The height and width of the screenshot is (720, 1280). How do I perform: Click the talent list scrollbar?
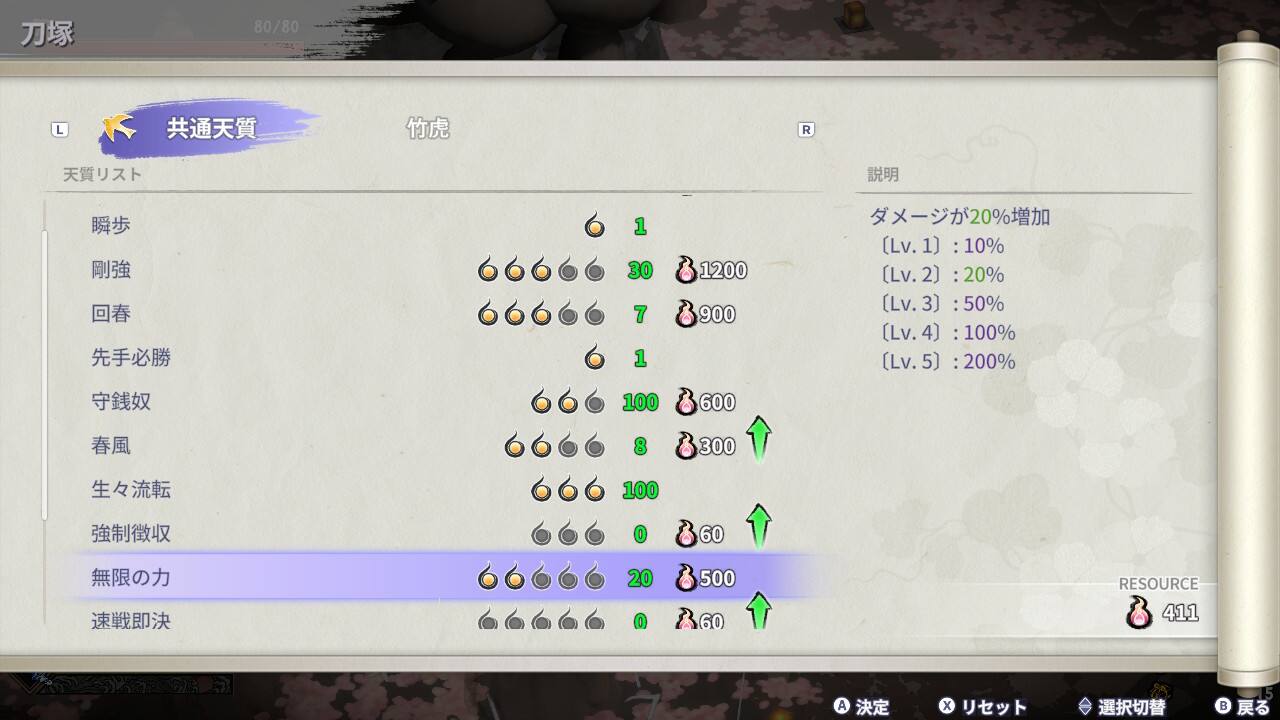pos(45,375)
